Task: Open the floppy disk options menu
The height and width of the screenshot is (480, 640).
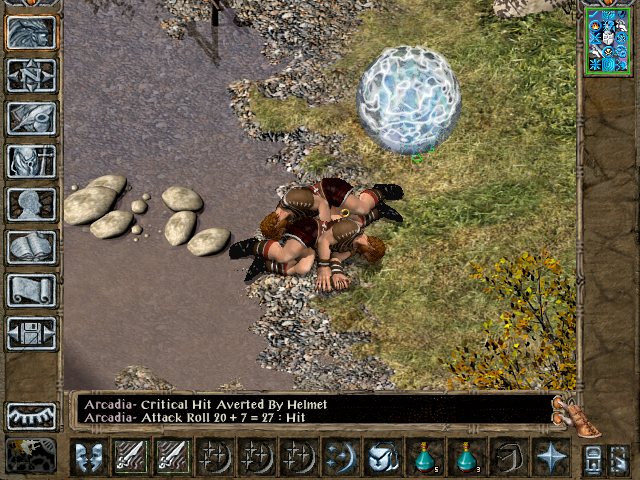Action: click(32, 333)
